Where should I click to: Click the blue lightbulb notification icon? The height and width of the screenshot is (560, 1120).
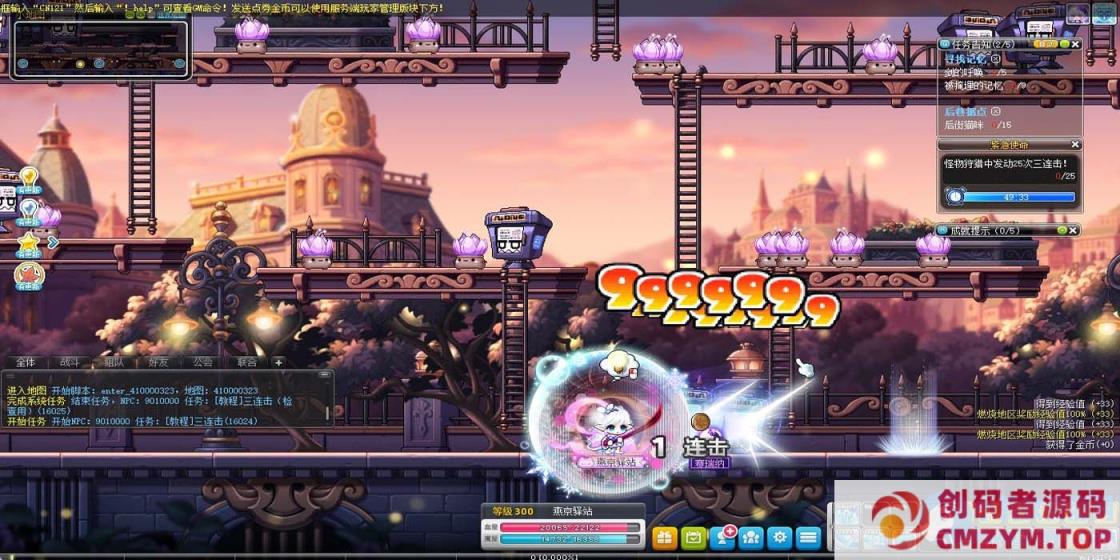point(28,210)
